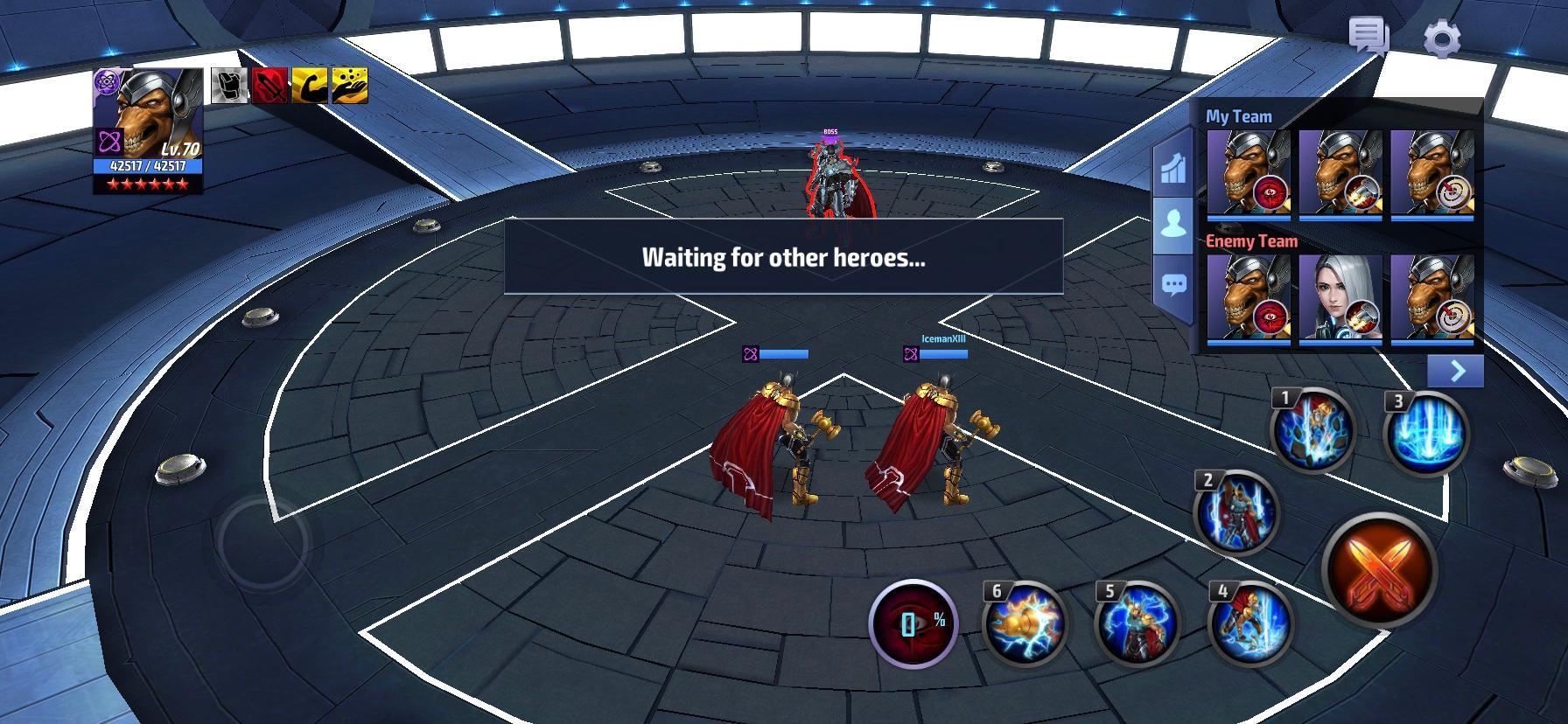Open your Lv.70 character profile card
The width and height of the screenshot is (1568, 724).
(144, 131)
